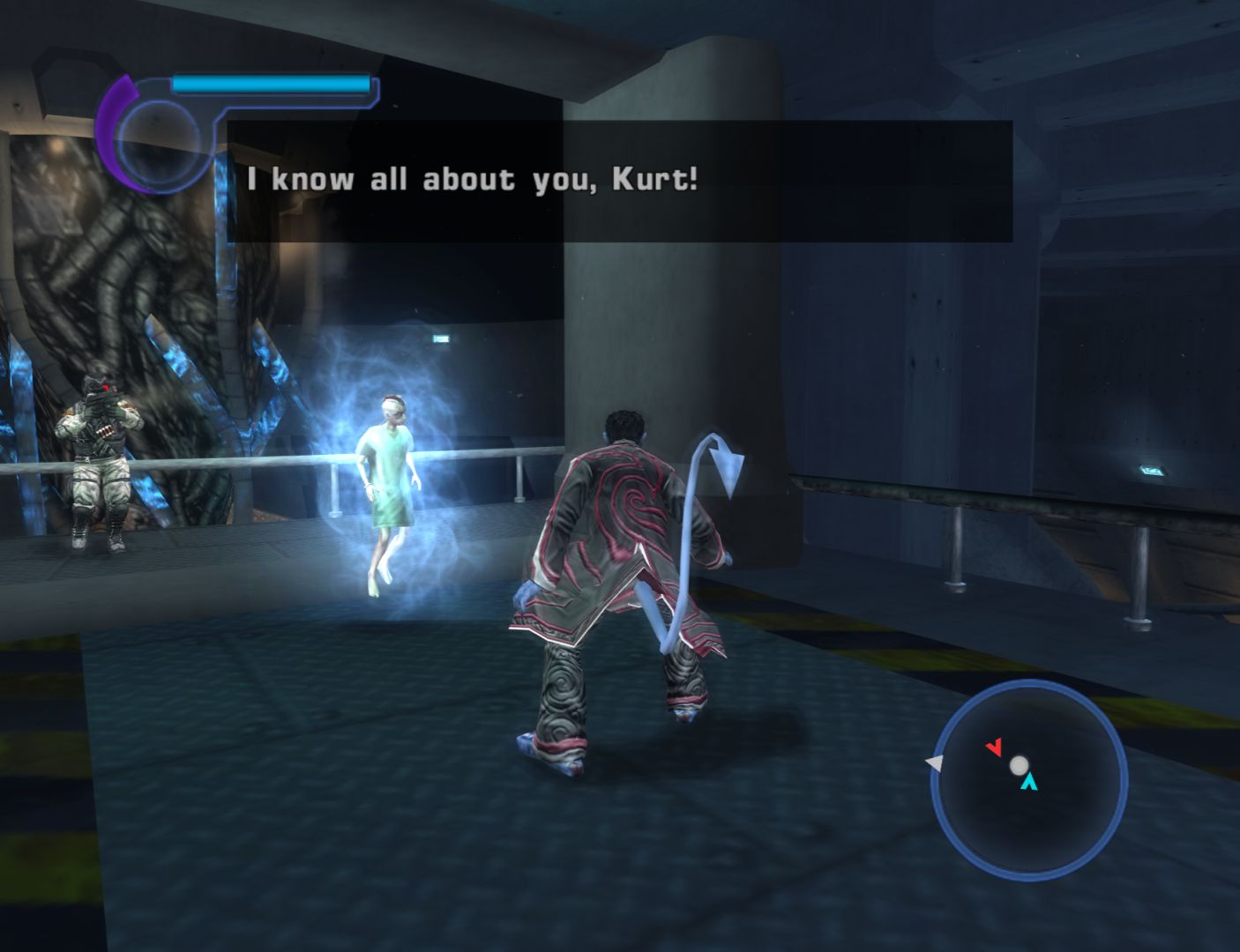Image resolution: width=1240 pixels, height=952 pixels.
Task: Select the cyan arrow marker on radar
Action: [1029, 782]
